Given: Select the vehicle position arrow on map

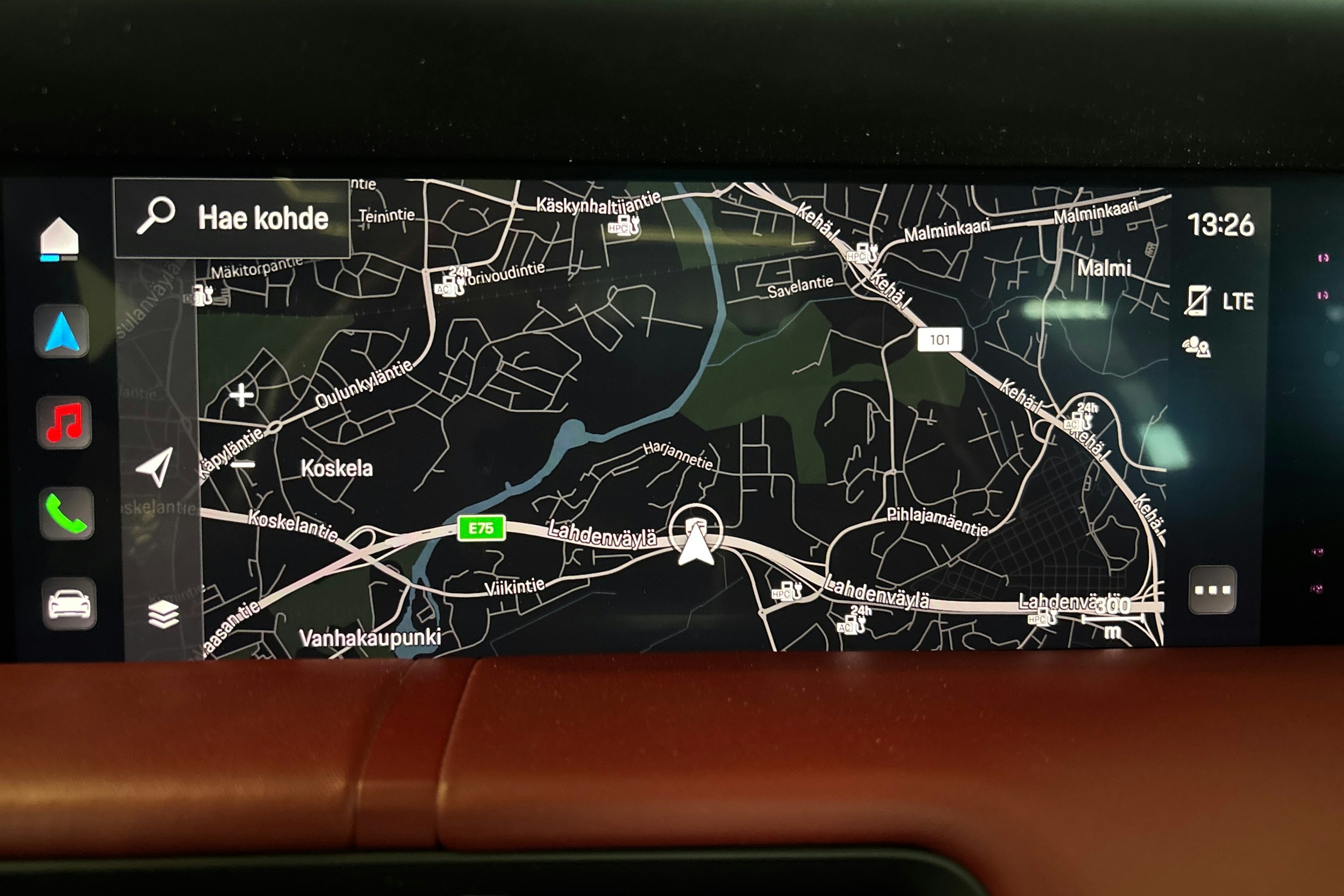Looking at the screenshot, I should (x=696, y=537).
